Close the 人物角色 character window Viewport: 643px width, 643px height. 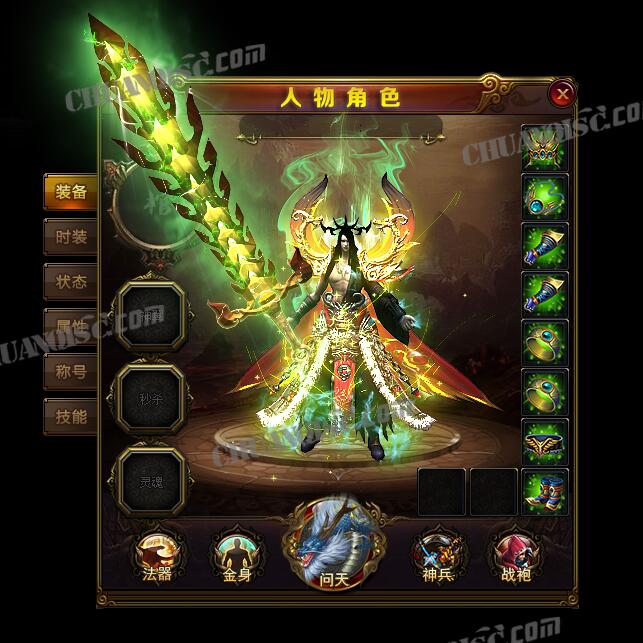point(563,95)
